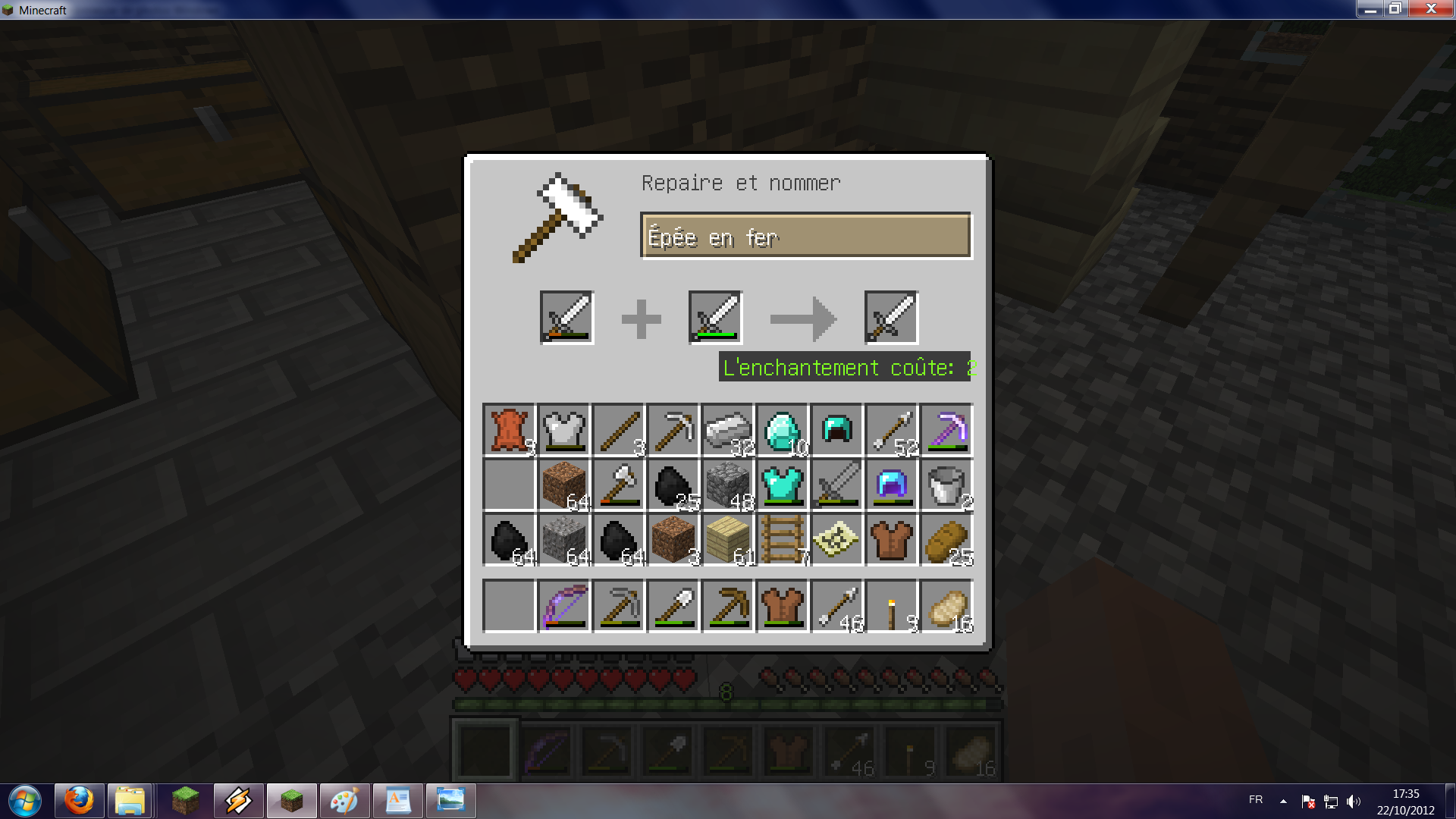Viewport: 1456px width, 819px height.
Task: Pick up the stack of 10 diamonds
Action: click(783, 430)
